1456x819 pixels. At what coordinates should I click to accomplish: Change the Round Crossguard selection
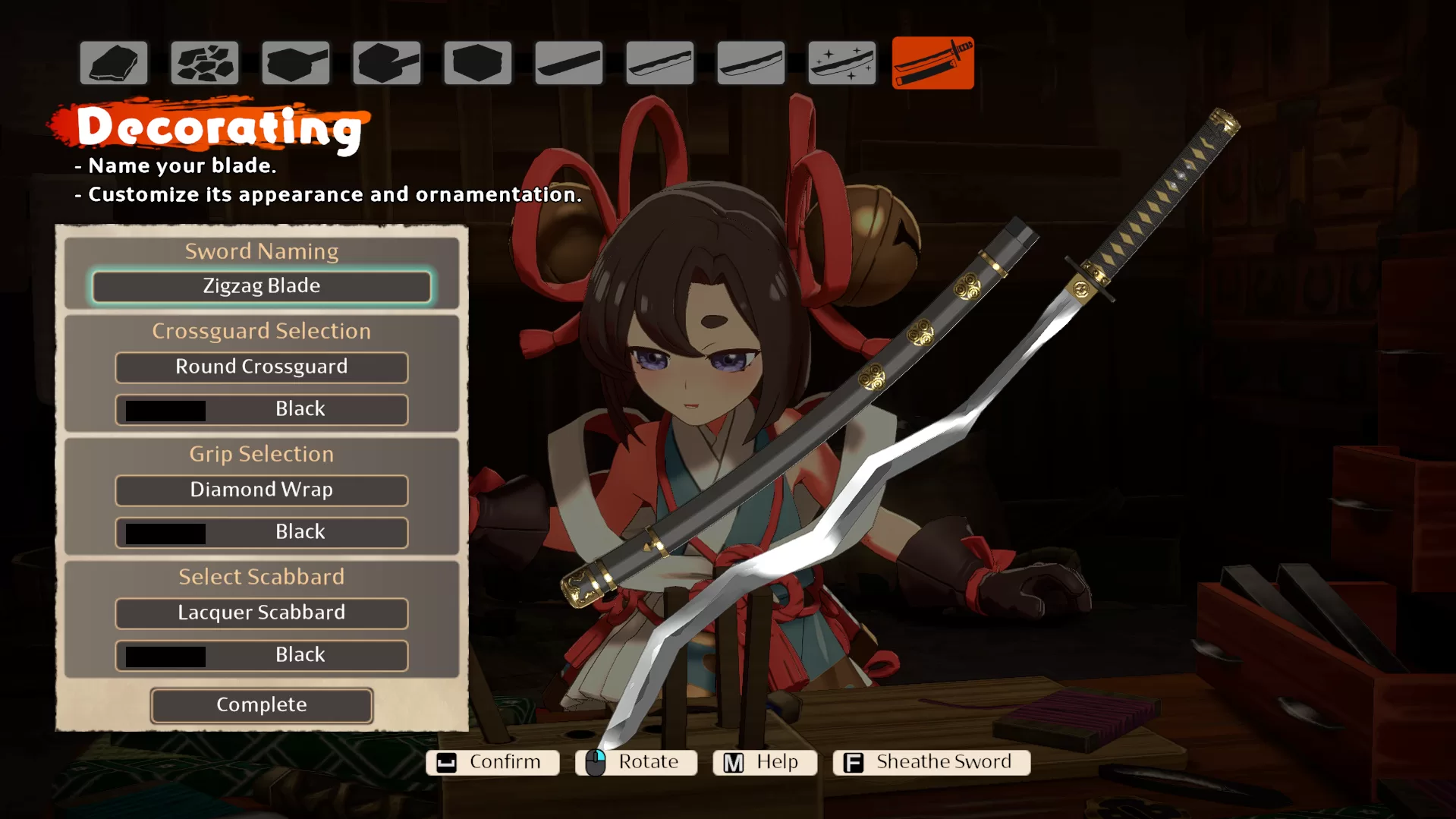(261, 367)
